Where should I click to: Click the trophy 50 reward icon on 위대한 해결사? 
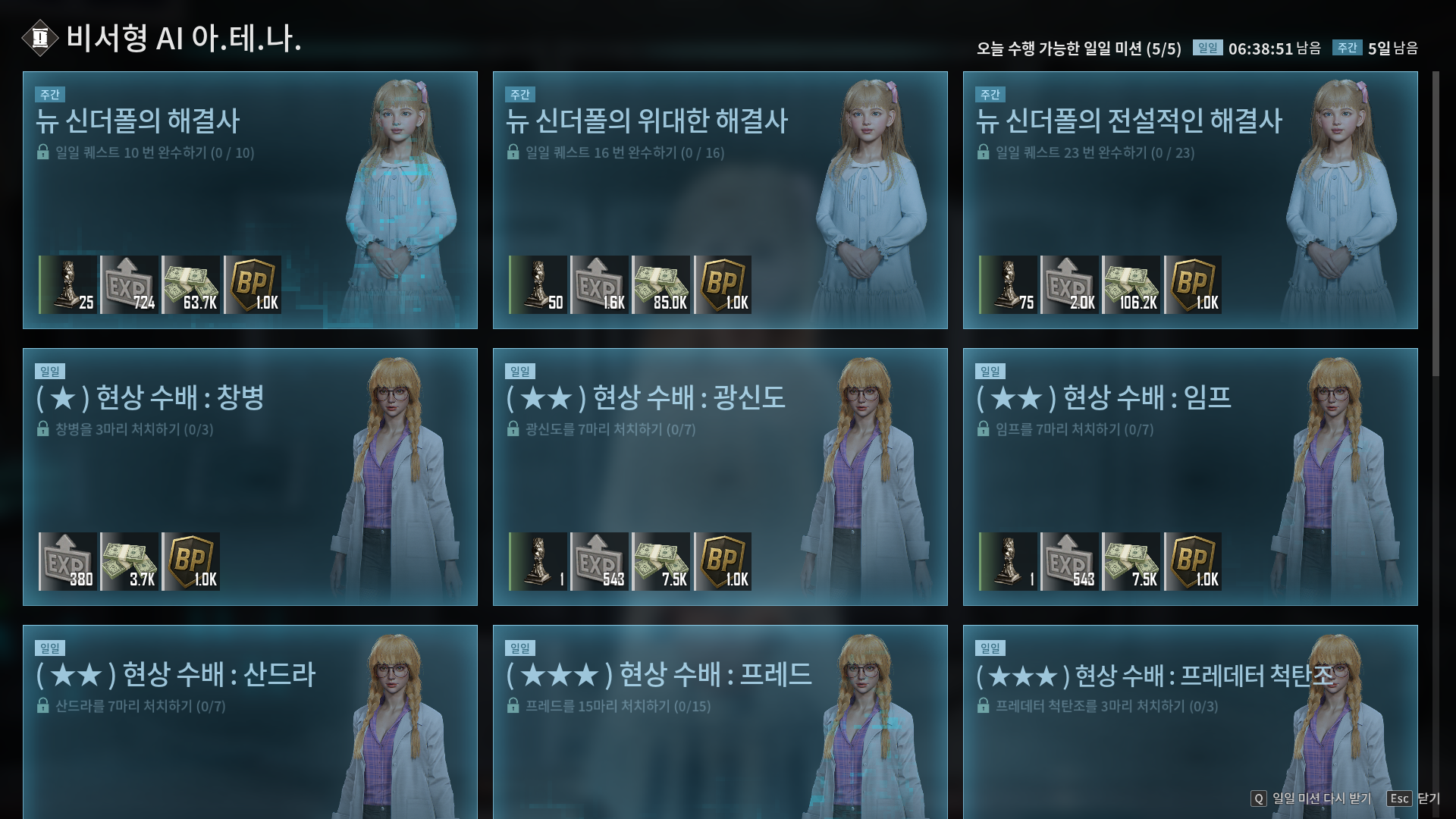(537, 284)
